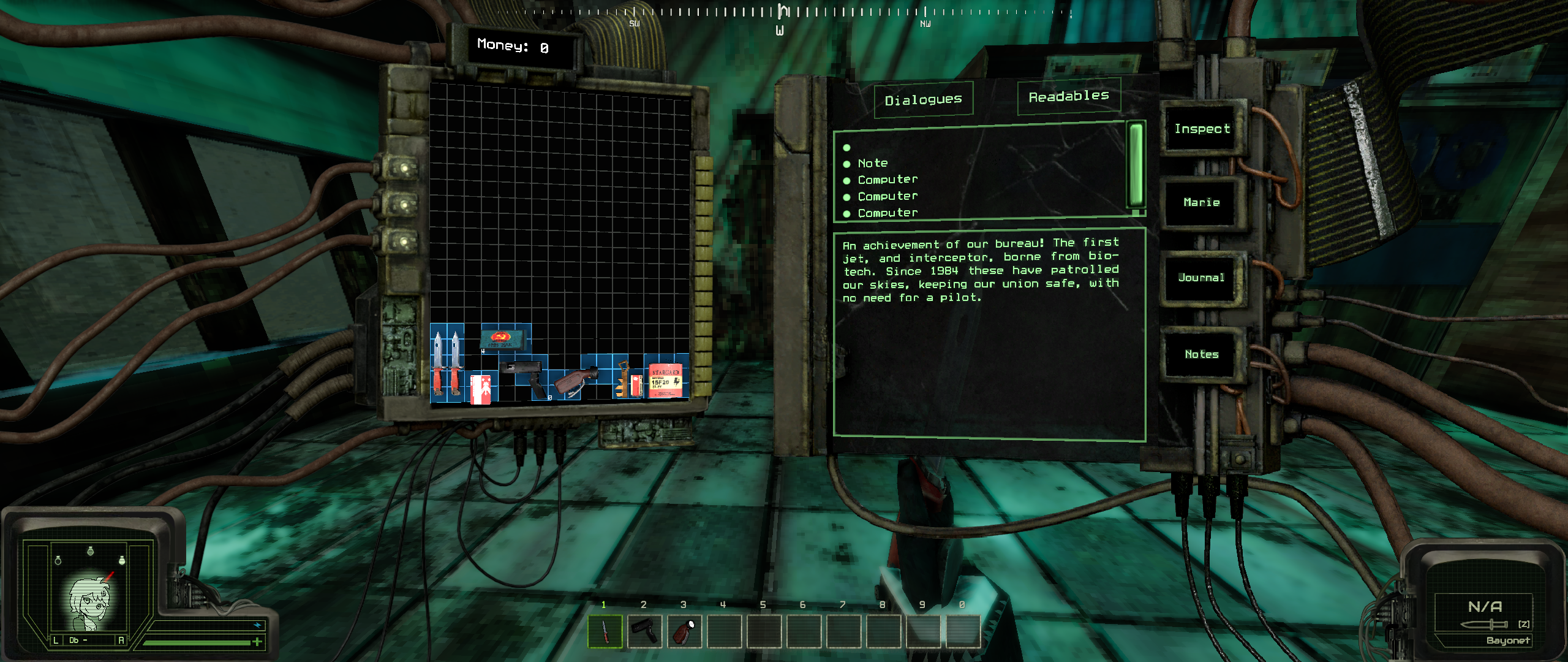This screenshot has width=1568, height=662.
Task: Select hotbar slot 1 with the bayonet
Action: click(605, 631)
